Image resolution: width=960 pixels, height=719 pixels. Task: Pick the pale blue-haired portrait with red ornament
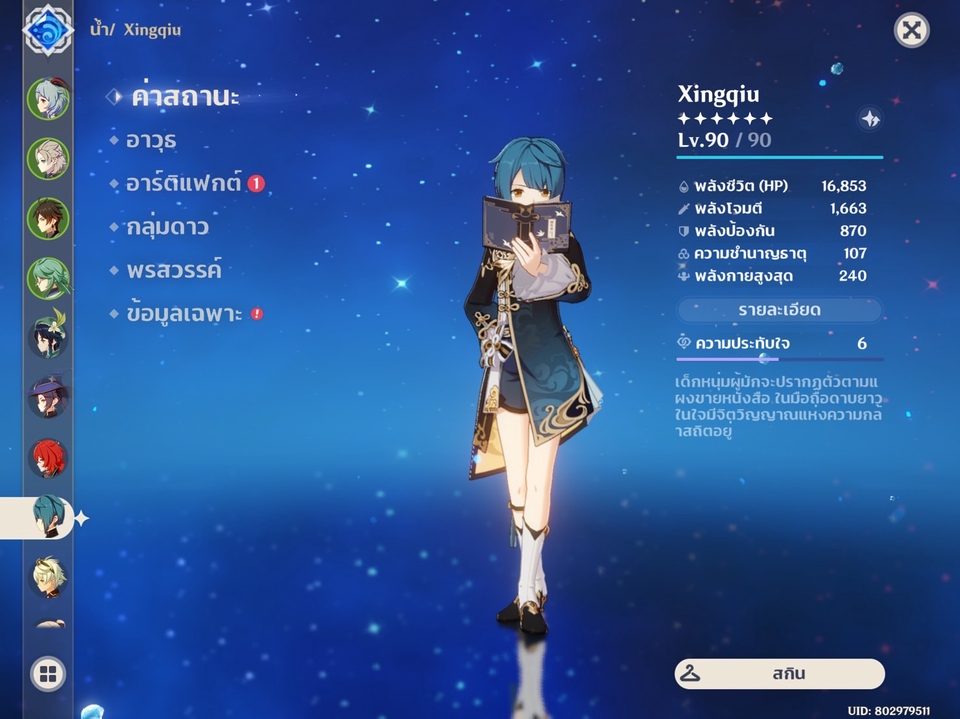click(48, 98)
